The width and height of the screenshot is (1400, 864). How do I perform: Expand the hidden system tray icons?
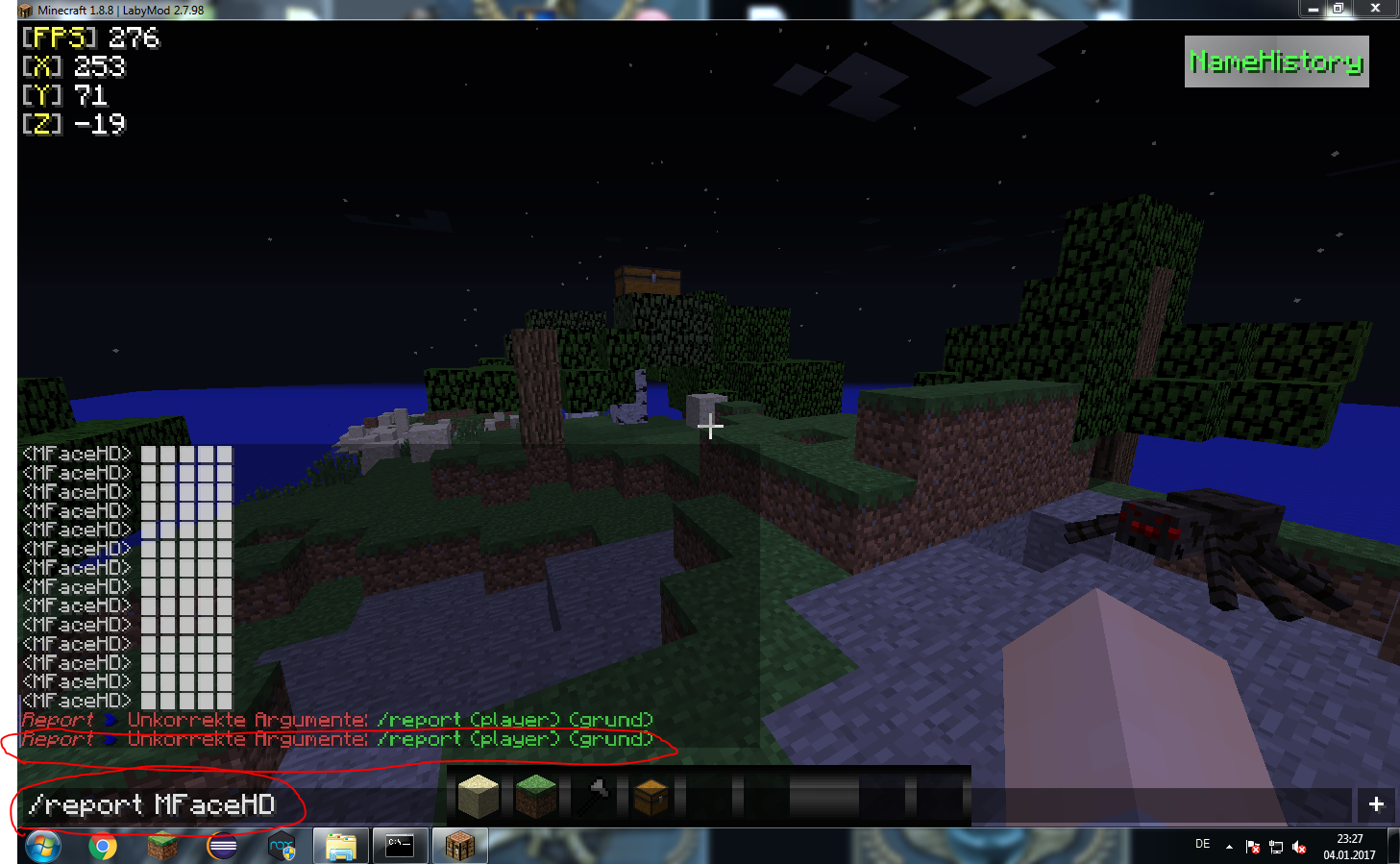coord(1228,847)
